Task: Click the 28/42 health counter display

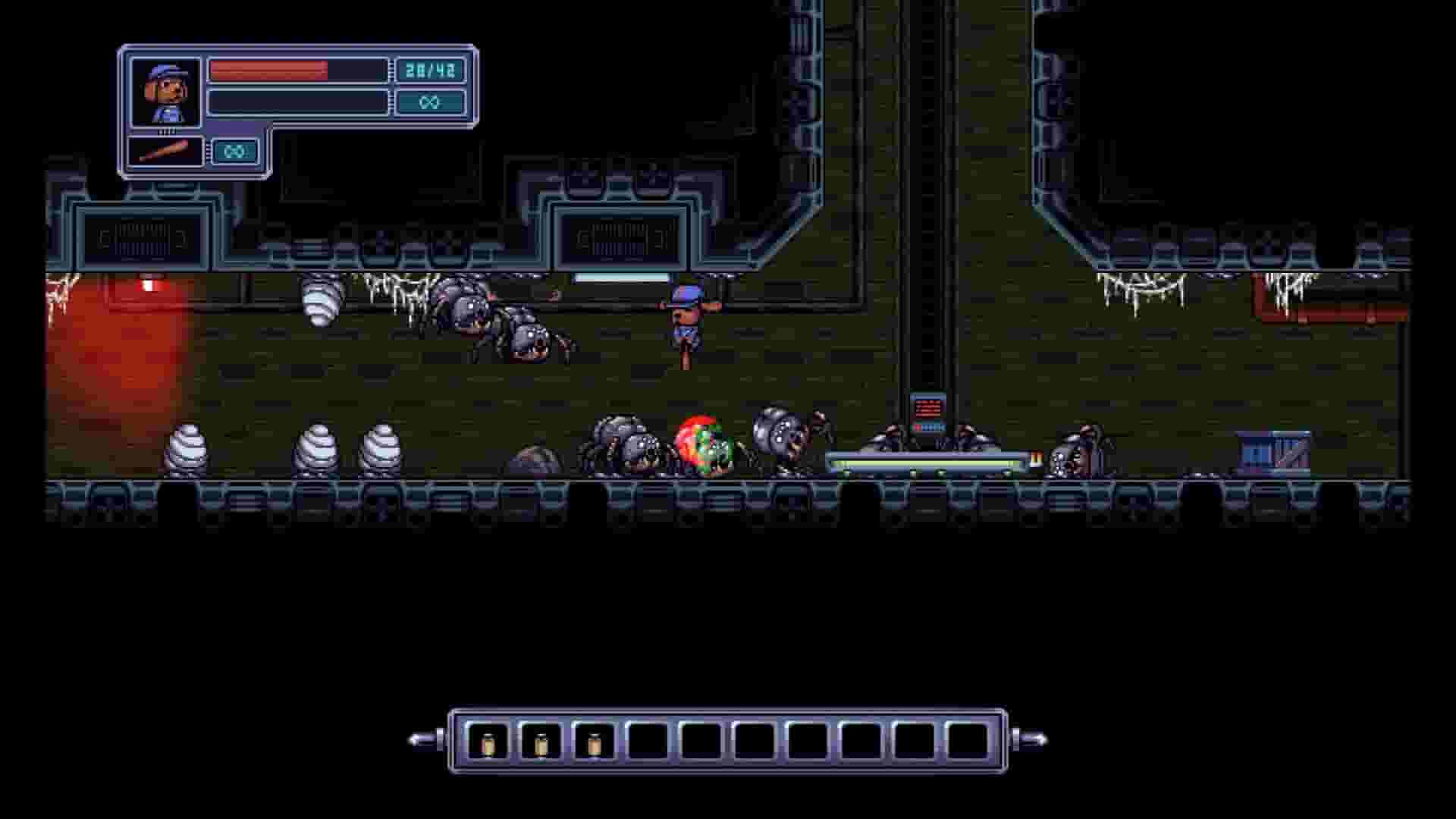Action: (x=429, y=69)
